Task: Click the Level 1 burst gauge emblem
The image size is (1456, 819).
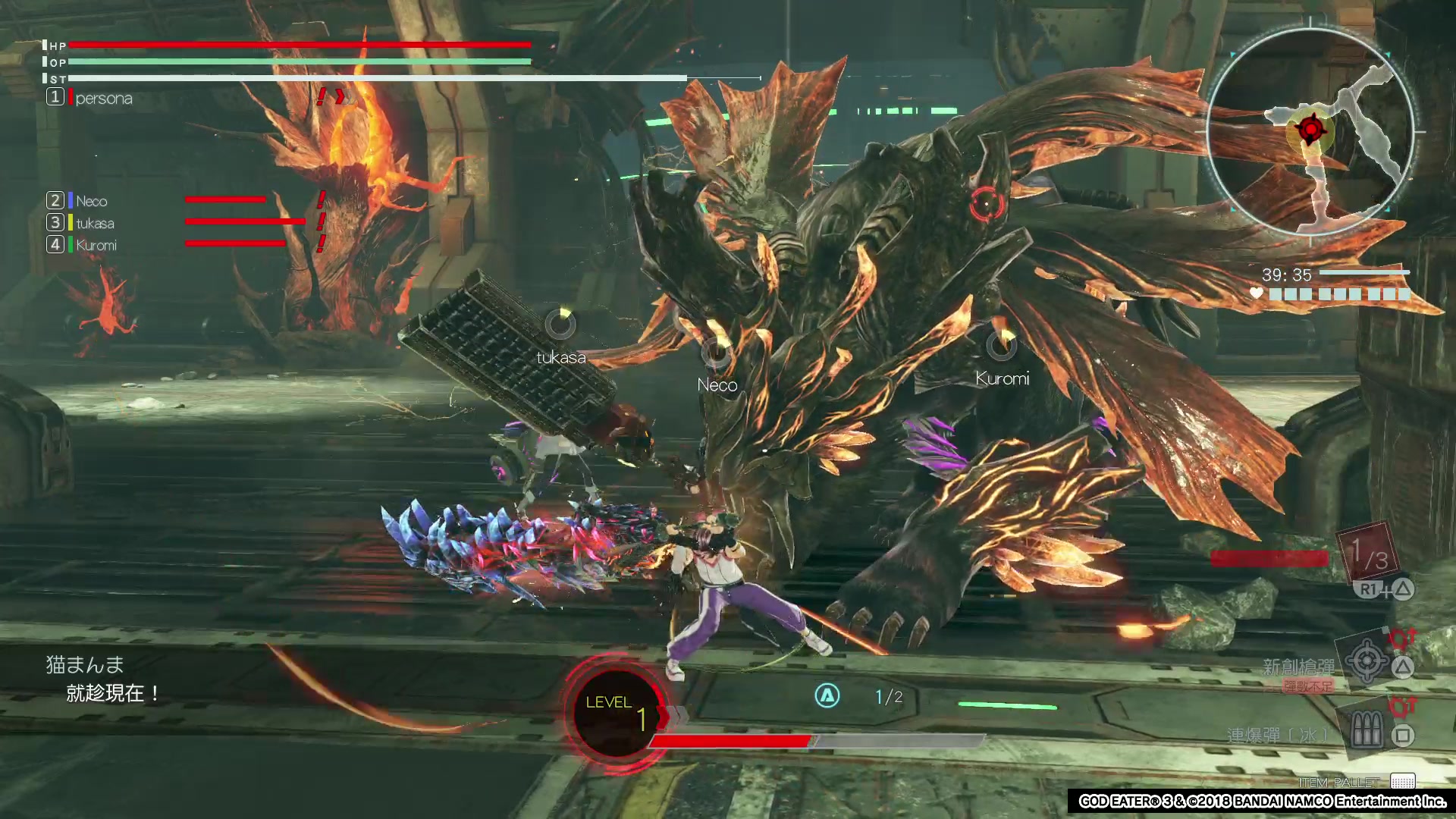Action: 615,713
